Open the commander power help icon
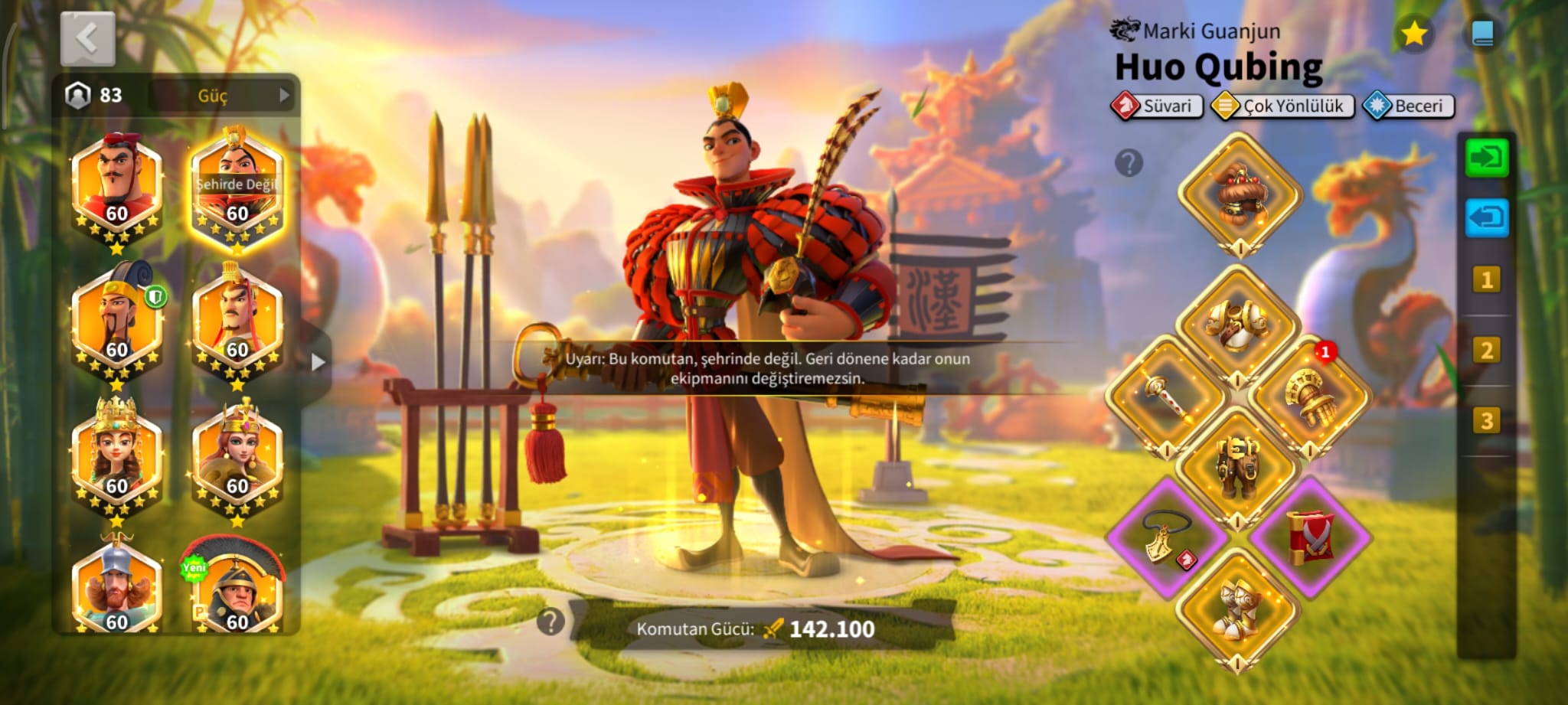This screenshot has width=1568, height=705. point(550,622)
